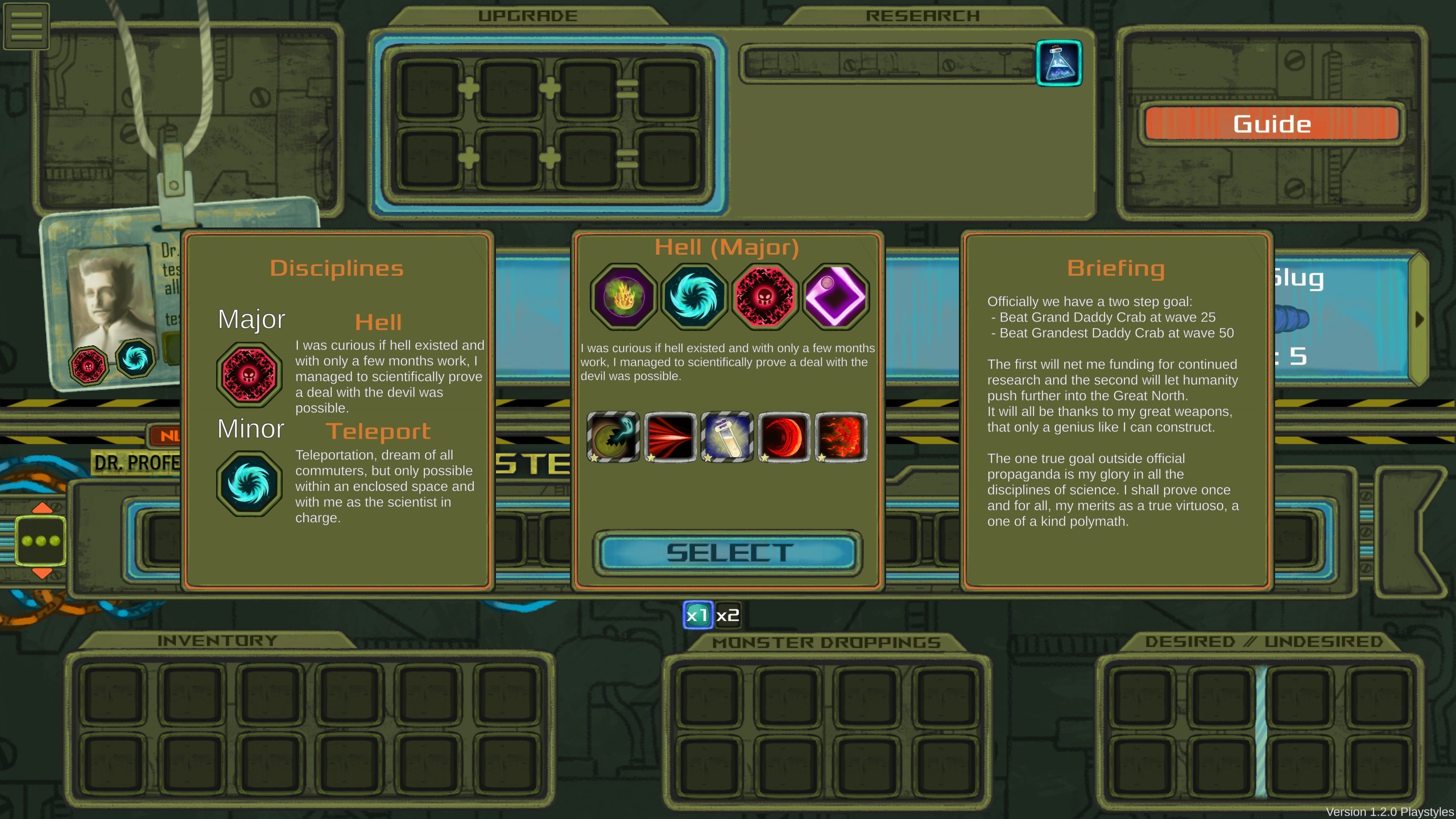Click the red skull badge on the ID card

coord(89,365)
